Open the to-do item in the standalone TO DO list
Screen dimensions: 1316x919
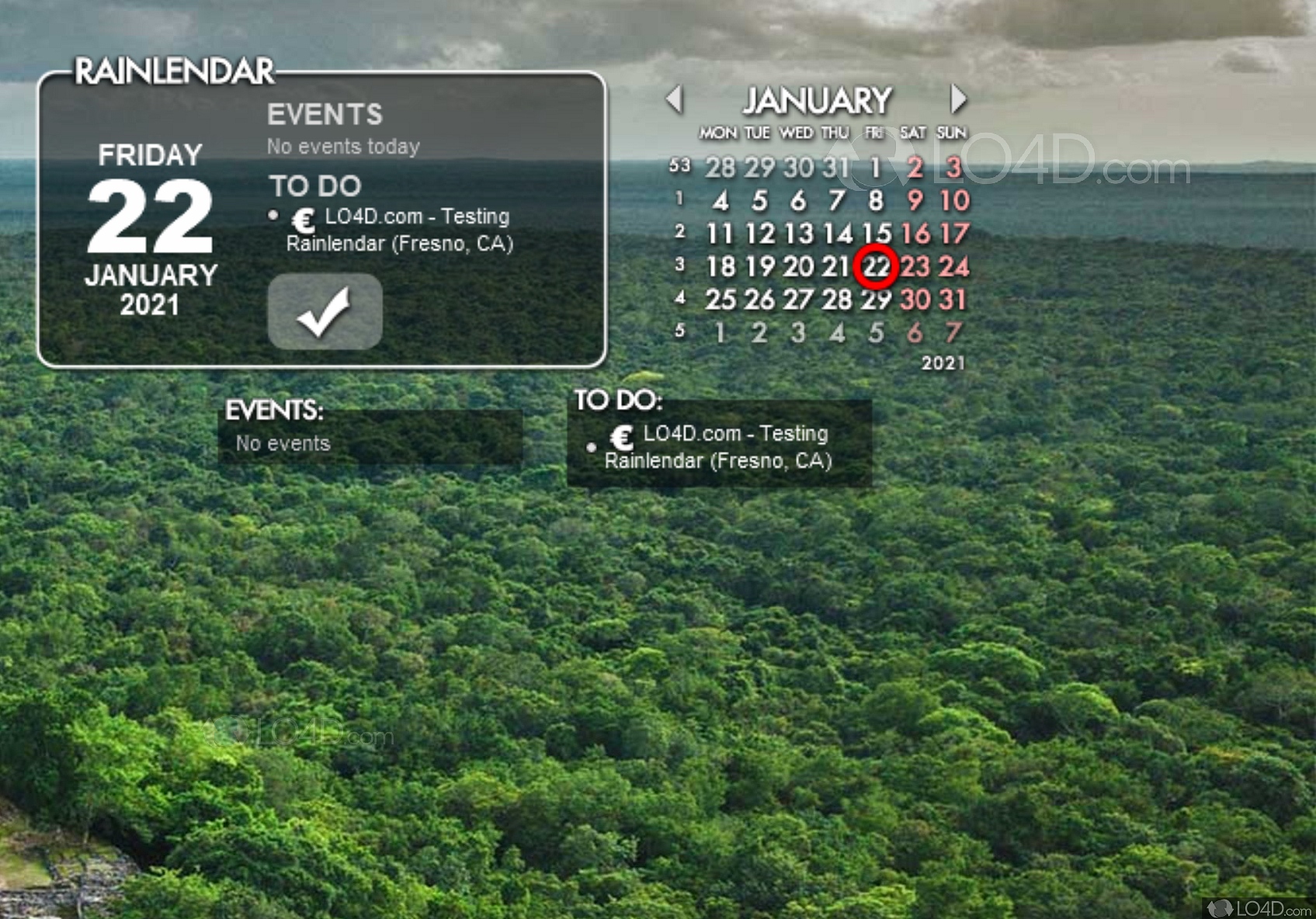point(717,447)
